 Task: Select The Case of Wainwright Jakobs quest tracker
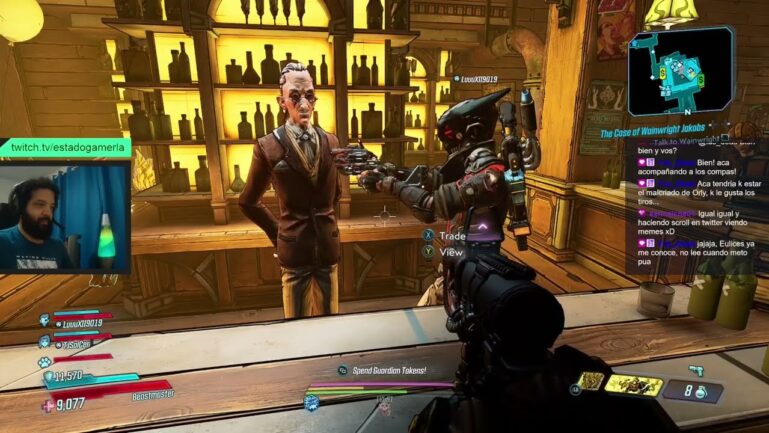[663, 133]
